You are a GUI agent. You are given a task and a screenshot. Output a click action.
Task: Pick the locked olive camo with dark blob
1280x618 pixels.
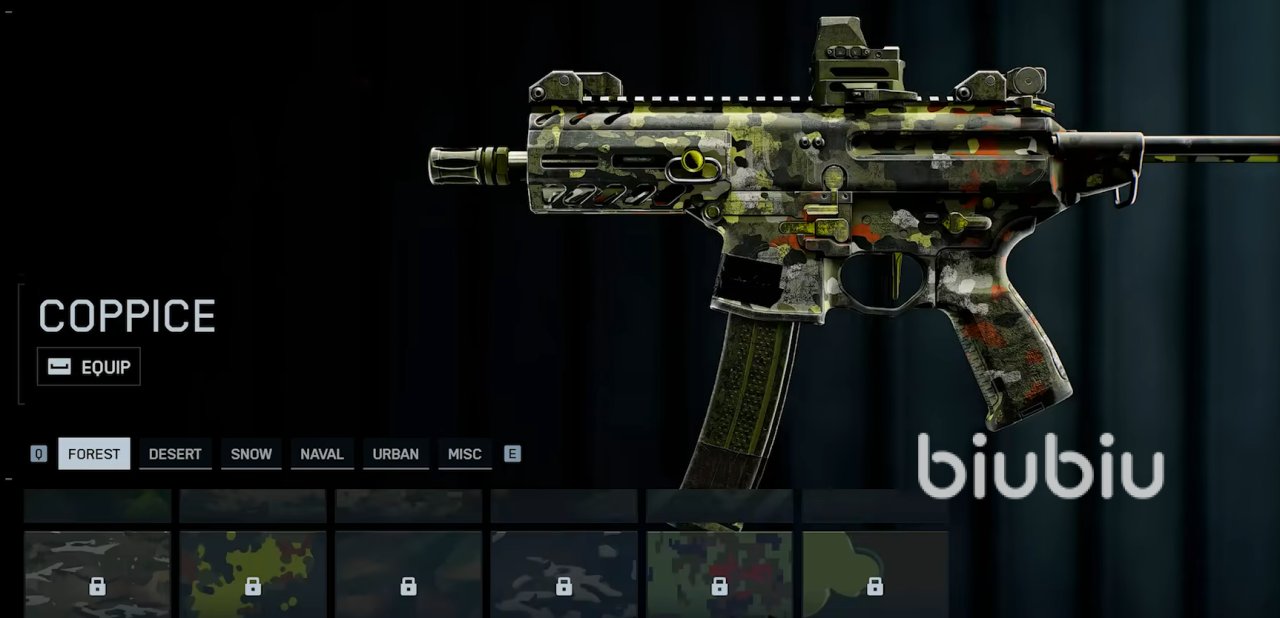pyautogui.click(x=875, y=574)
